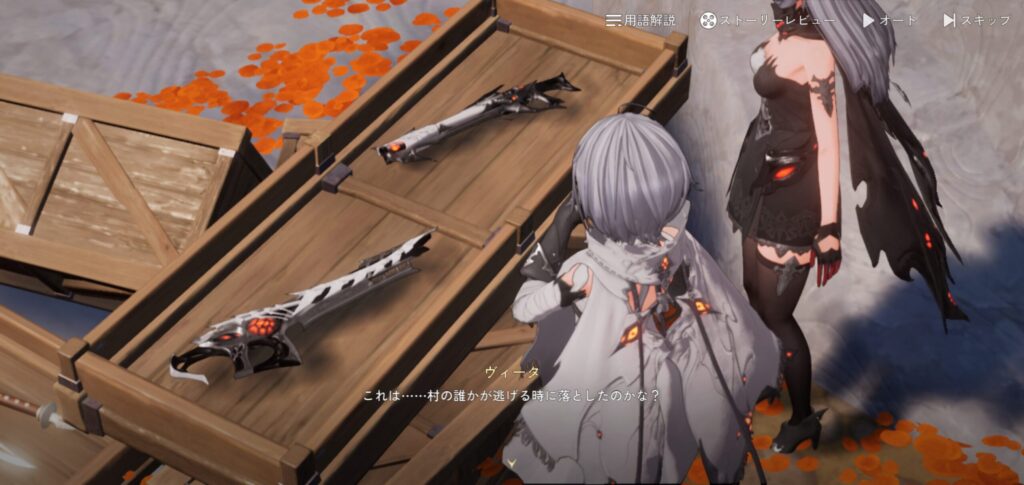Skip the cutscene with スキップ
Image resolution: width=1024 pixels, height=485 pixels.
[x=977, y=20]
